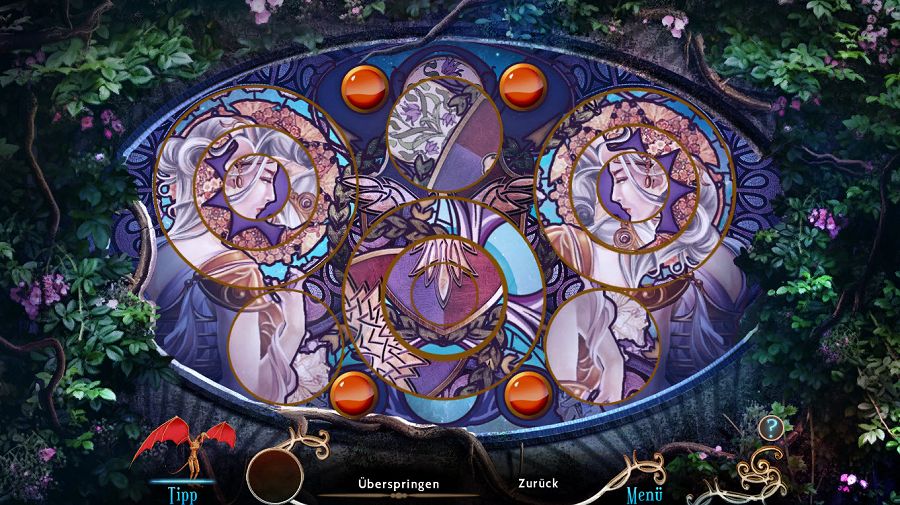Reset the puzzle using Zurück
This screenshot has width=900, height=505.
coord(538,483)
